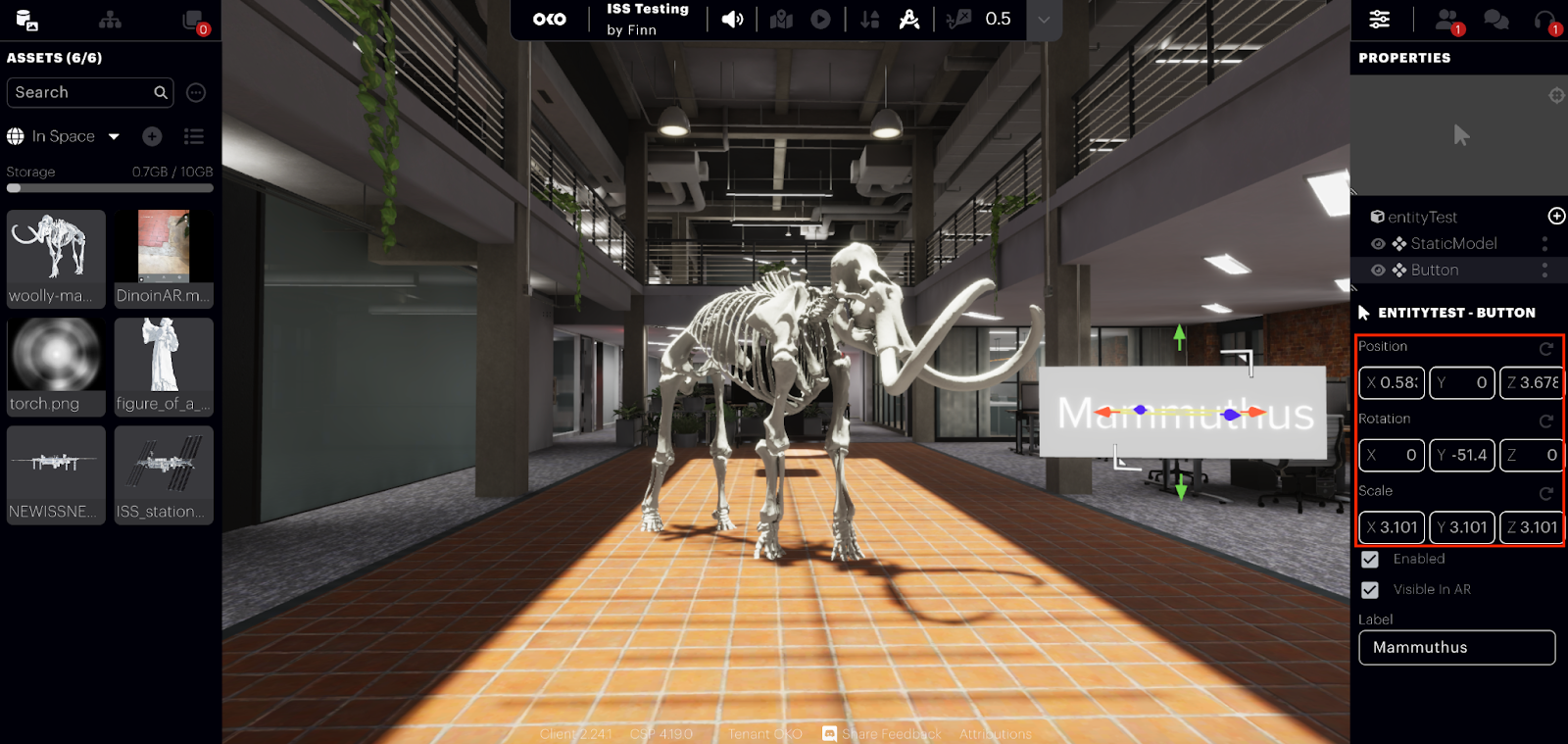This screenshot has width=1568, height=744.
Task: Toggle the Enabled checkbox
Action: click(1370, 559)
